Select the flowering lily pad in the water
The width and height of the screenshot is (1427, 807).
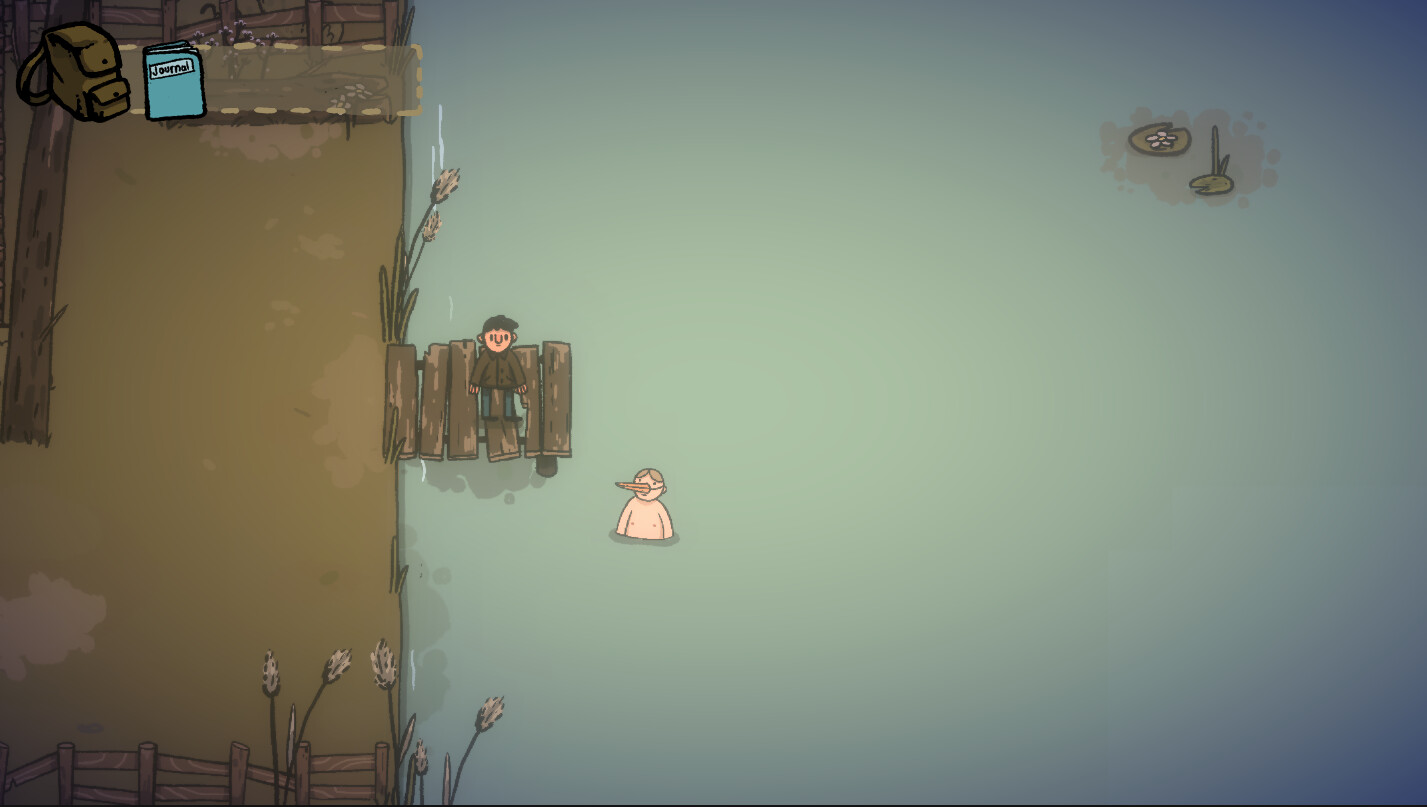pos(1160,140)
